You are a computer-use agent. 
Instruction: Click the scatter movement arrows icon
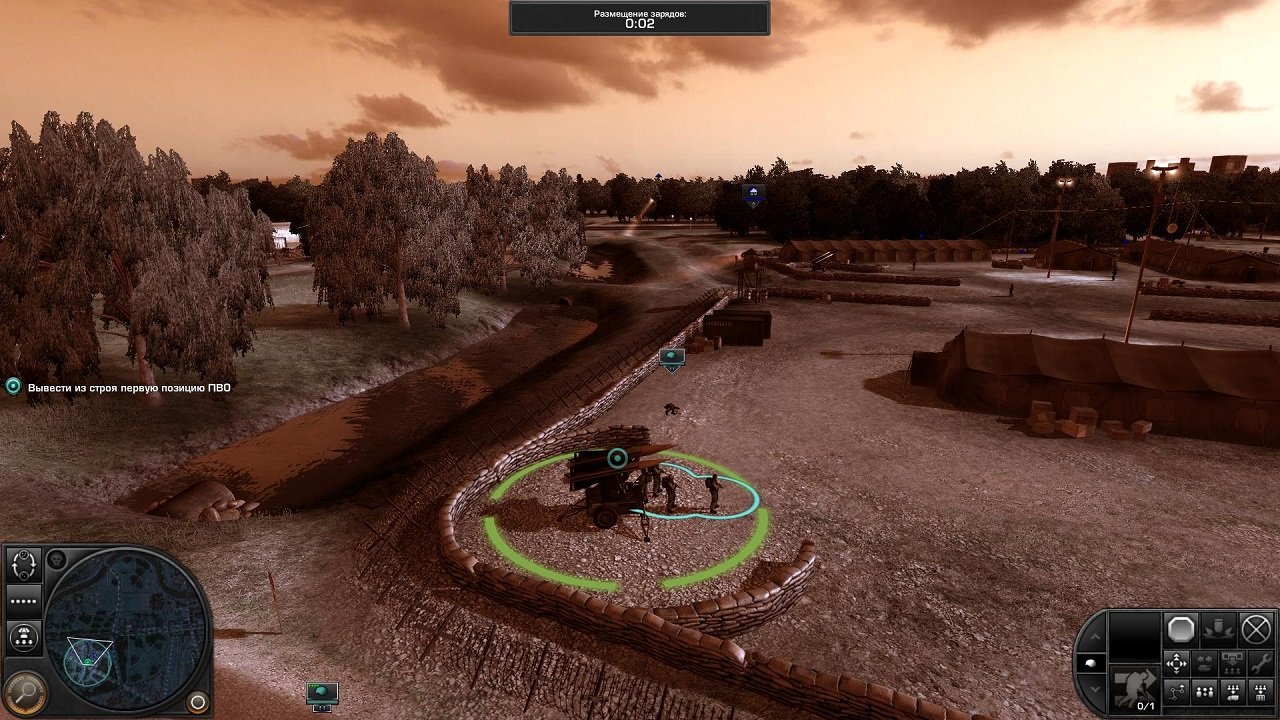click(1177, 663)
